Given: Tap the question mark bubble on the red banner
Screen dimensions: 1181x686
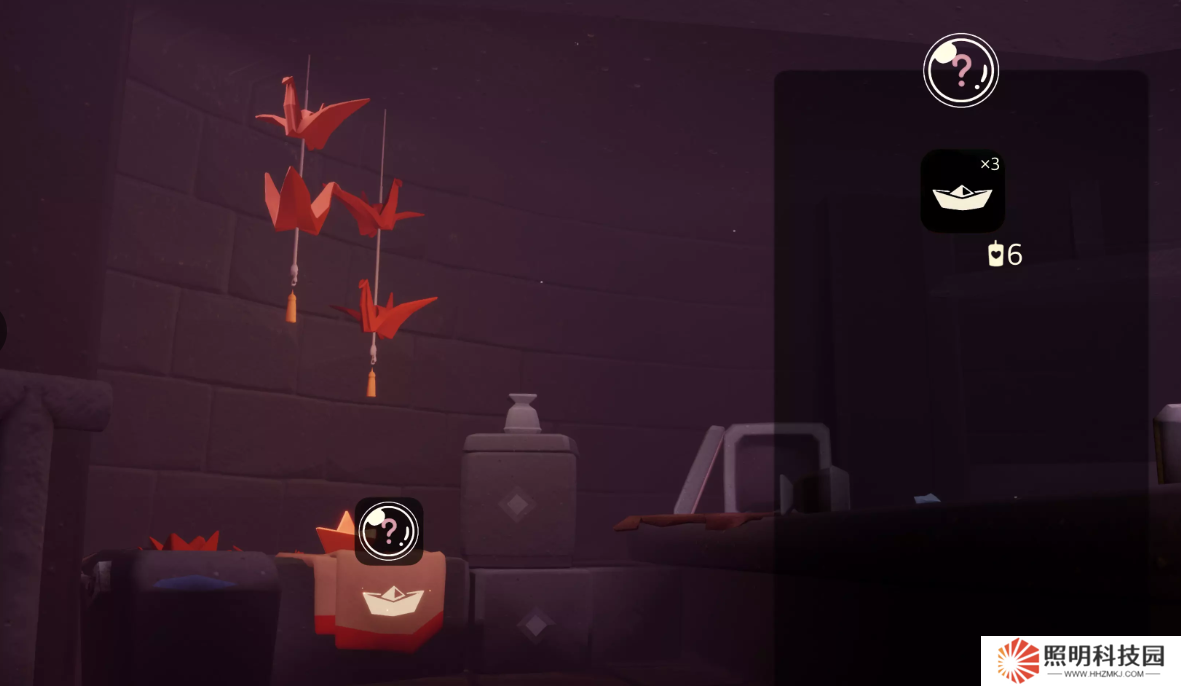Looking at the screenshot, I should 389,530.
